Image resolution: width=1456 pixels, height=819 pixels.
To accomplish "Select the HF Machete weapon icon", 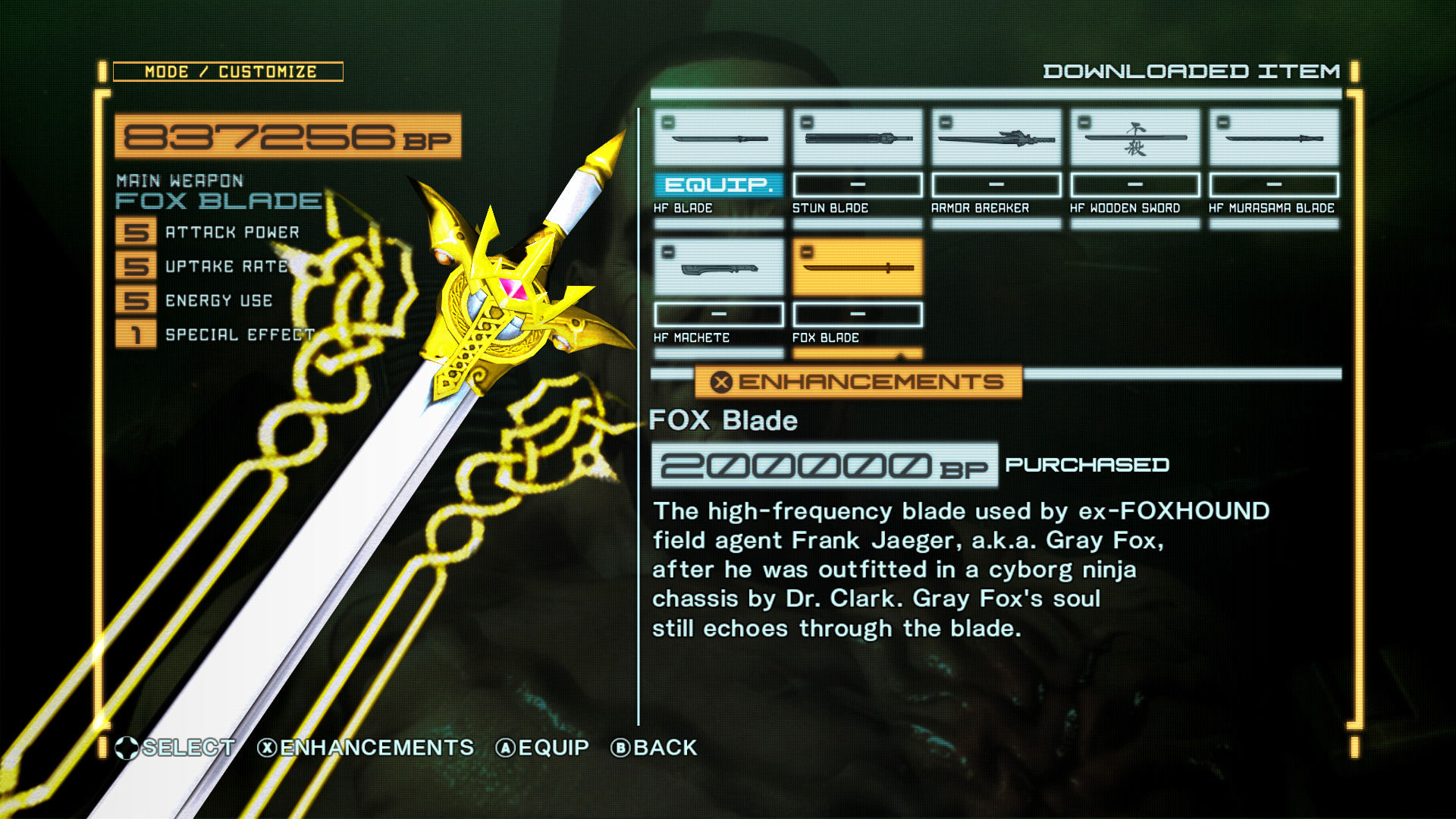I will 718,267.
